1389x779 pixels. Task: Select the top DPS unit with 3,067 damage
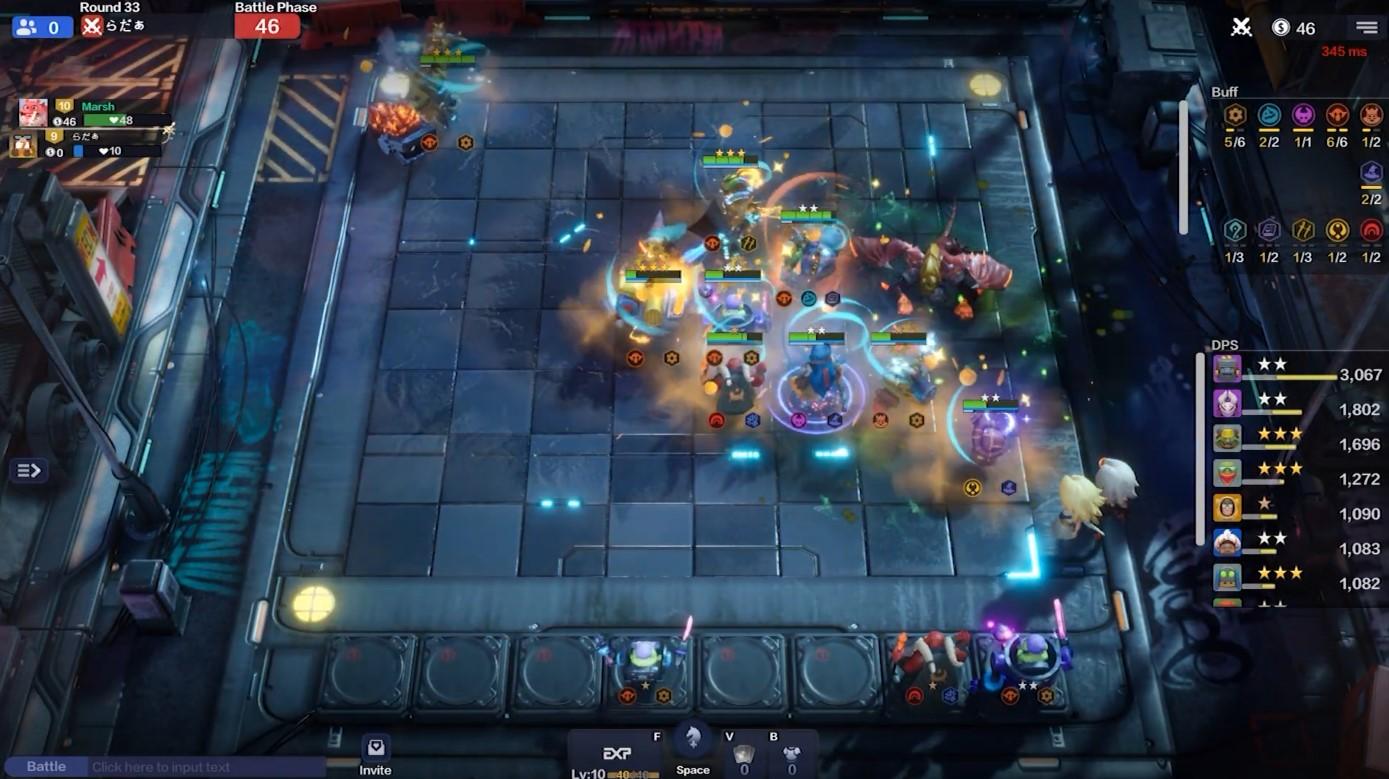[x=1228, y=370]
